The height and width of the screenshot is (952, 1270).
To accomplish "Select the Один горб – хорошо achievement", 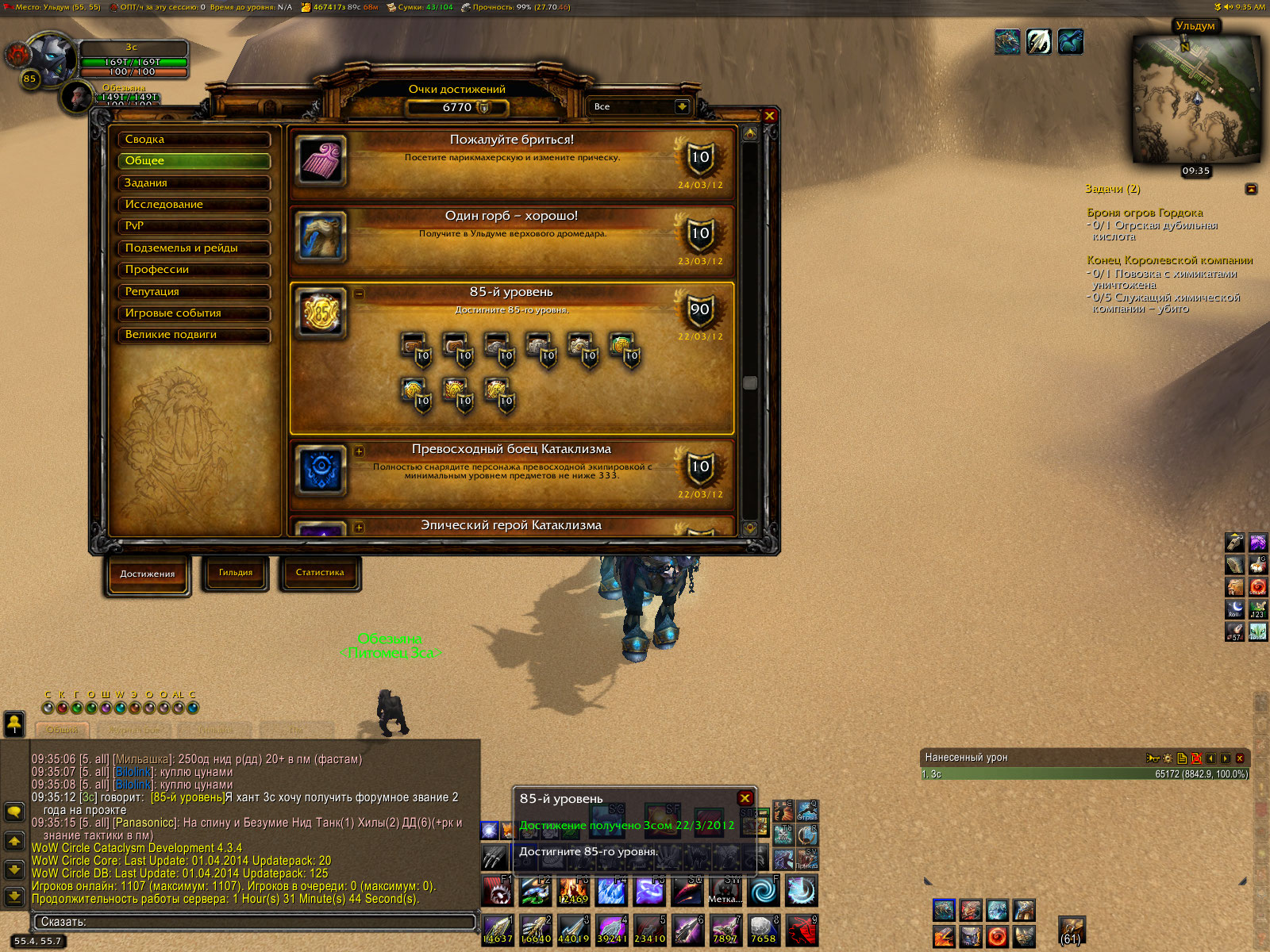I will tap(512, 236).
